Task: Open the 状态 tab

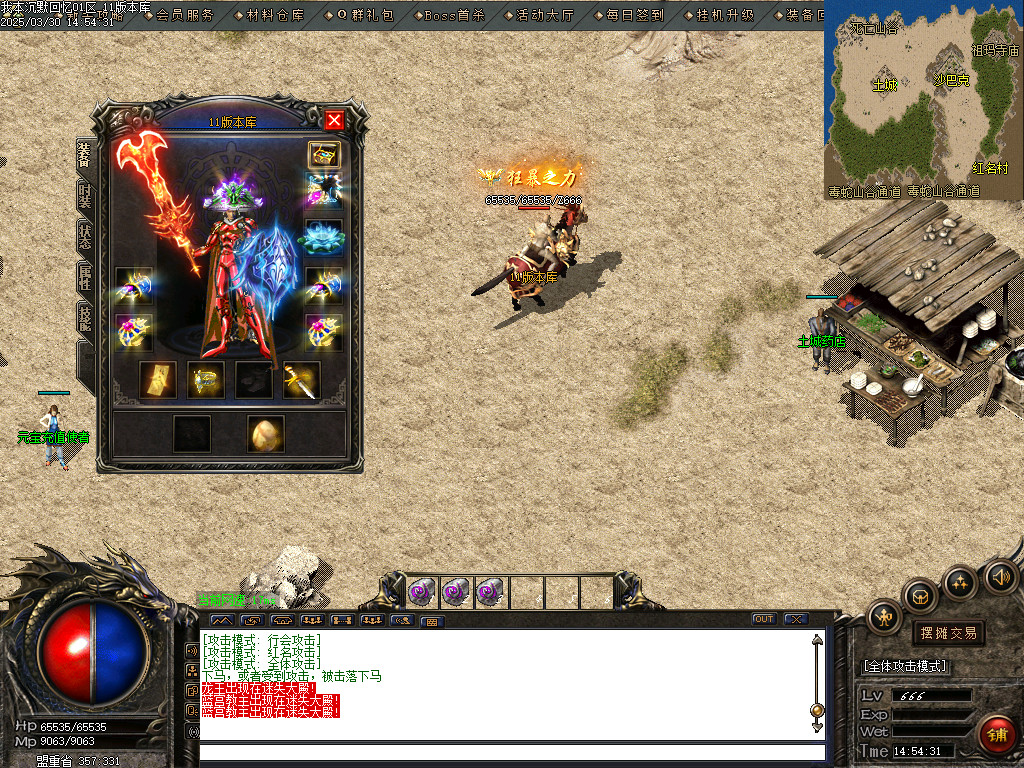Action: (85, 237)
